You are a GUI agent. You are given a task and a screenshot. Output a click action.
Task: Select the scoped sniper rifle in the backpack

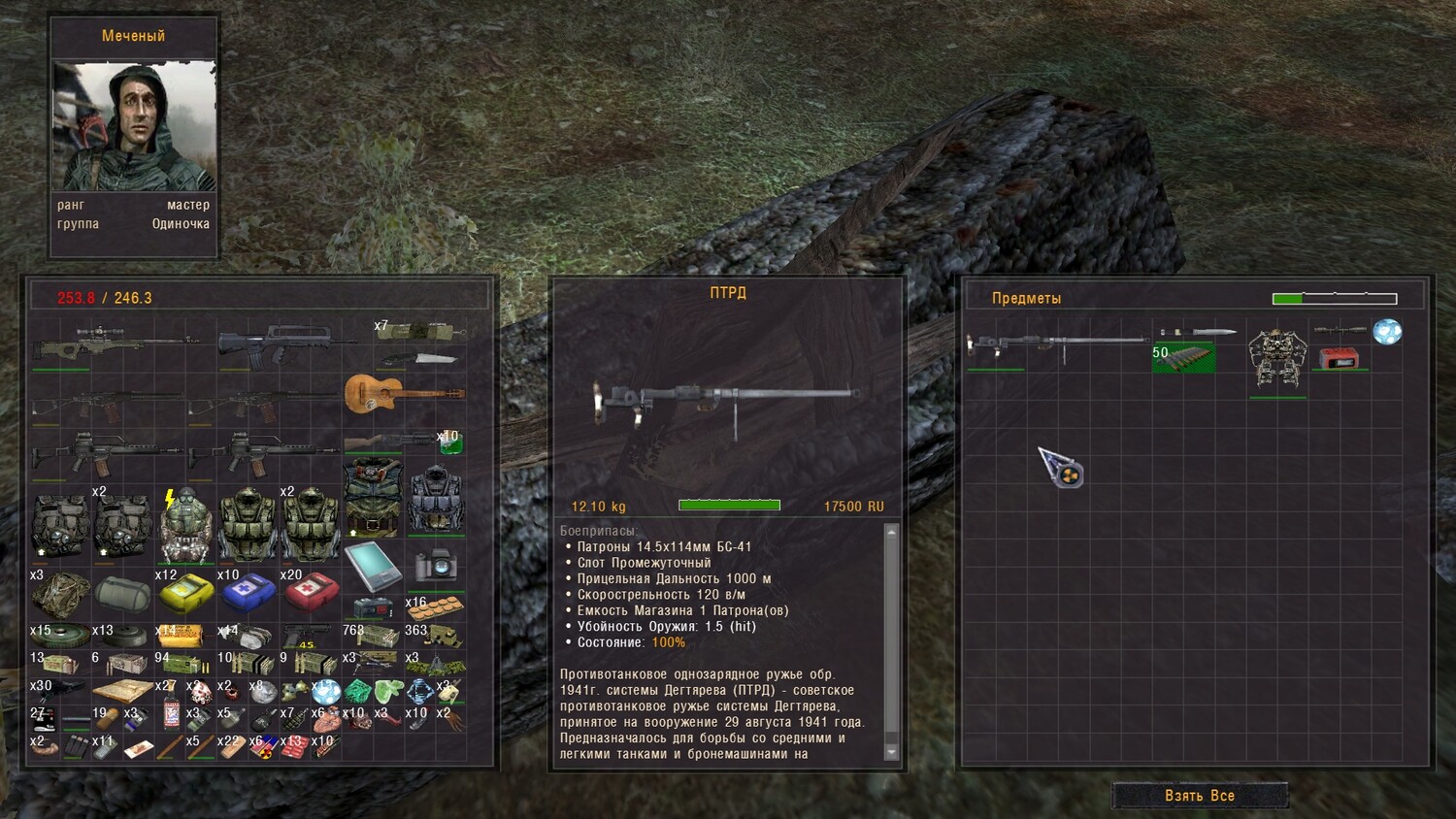(115, 344)
